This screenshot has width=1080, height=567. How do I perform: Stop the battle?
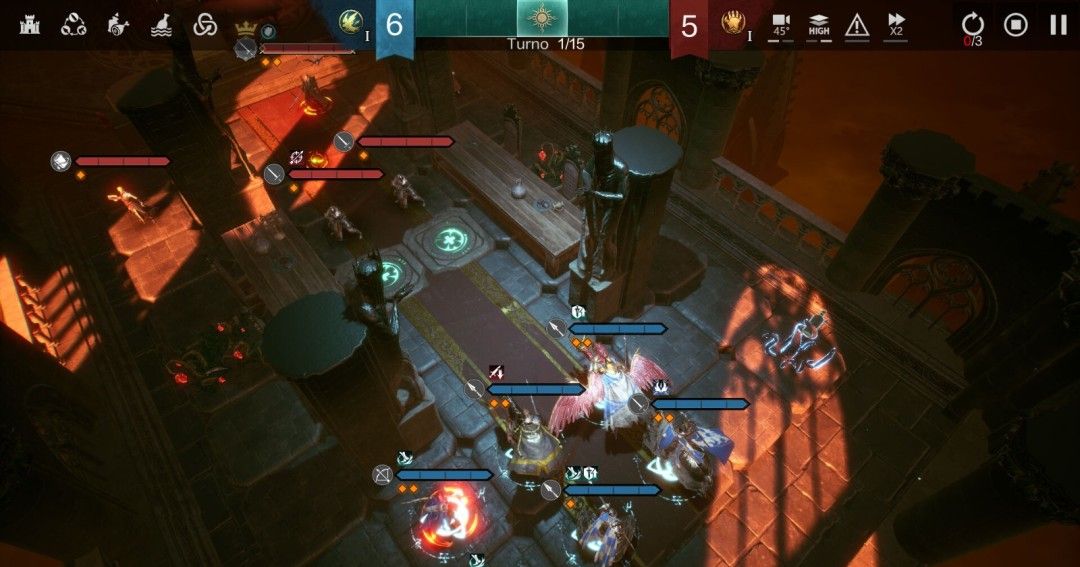point(1015,24)
